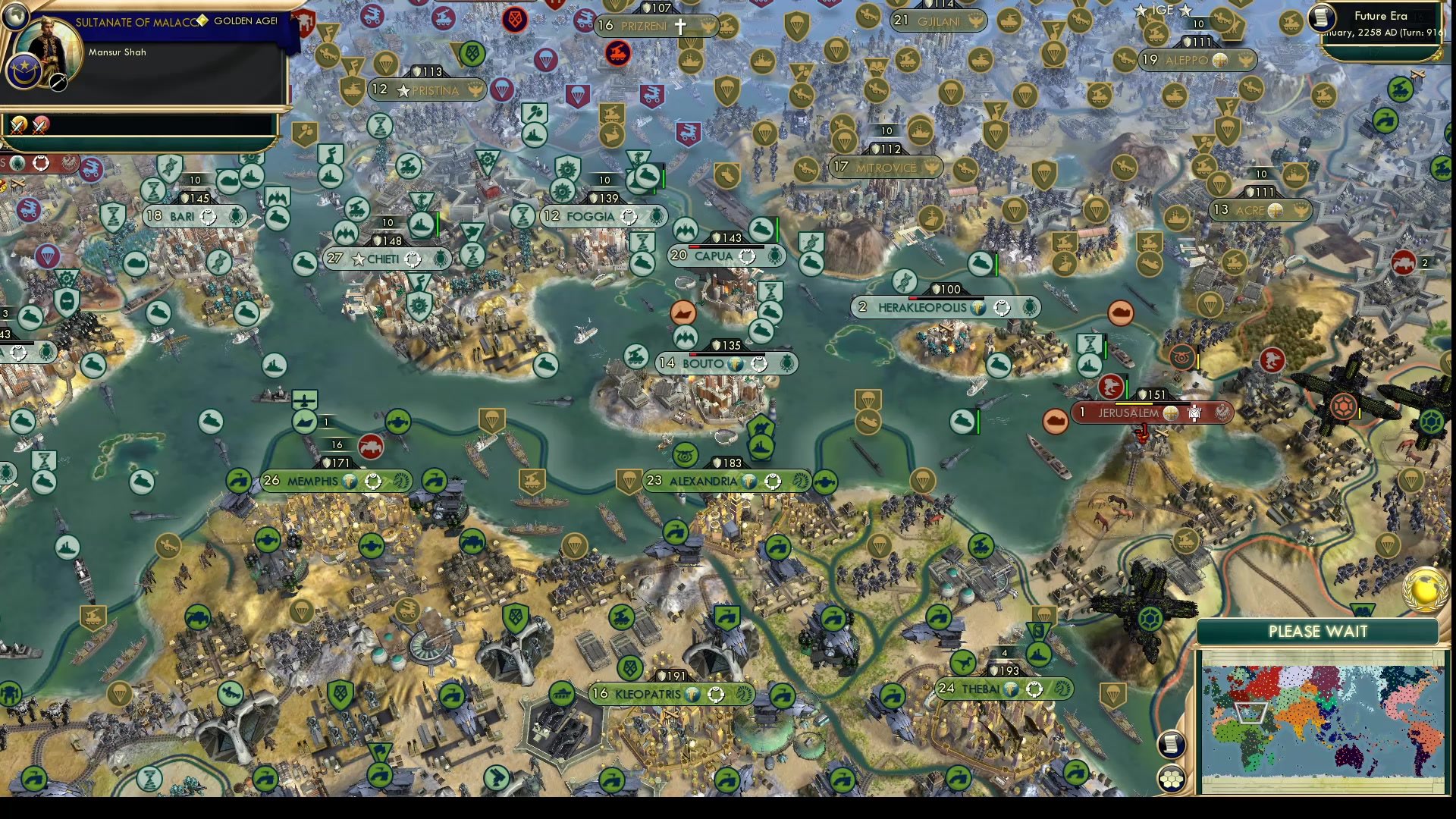The image size is (1456, 819).
Task: Select the religion globe icon on Alexandria's banner
Action: (748, 481)
